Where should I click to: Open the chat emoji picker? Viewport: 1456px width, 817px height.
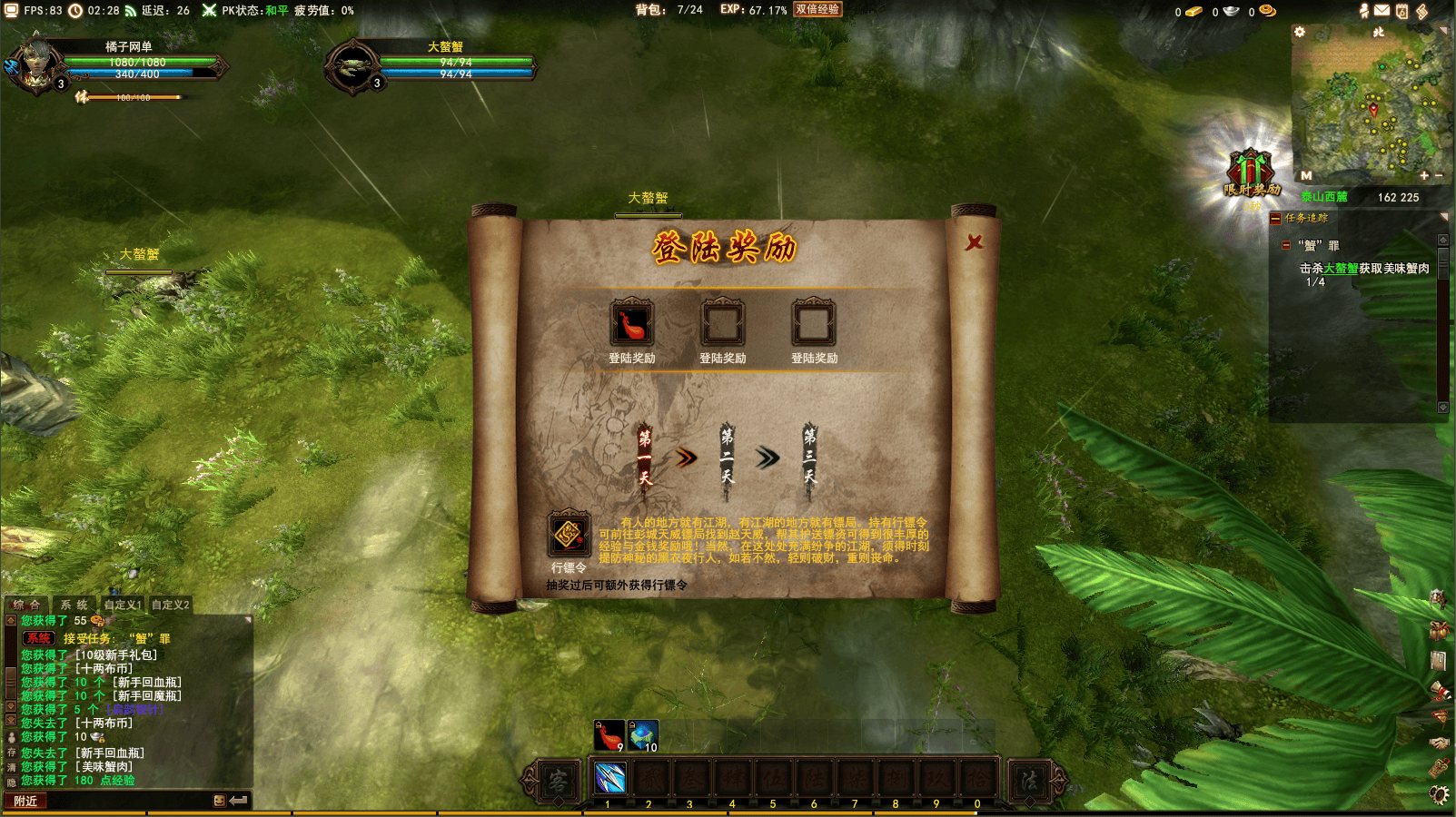tap(219, 801)
